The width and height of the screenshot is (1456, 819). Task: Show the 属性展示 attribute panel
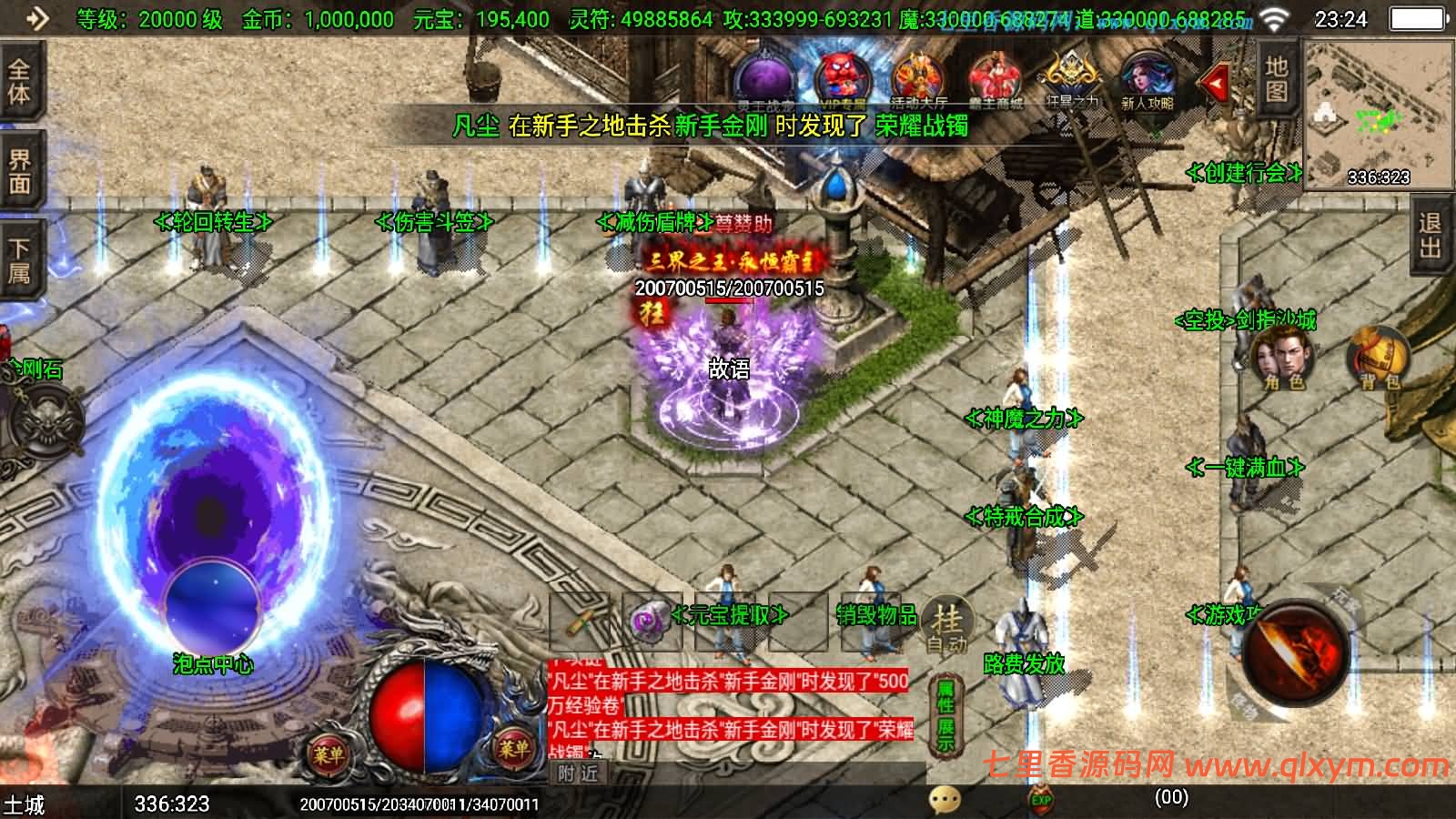(946, 716)
